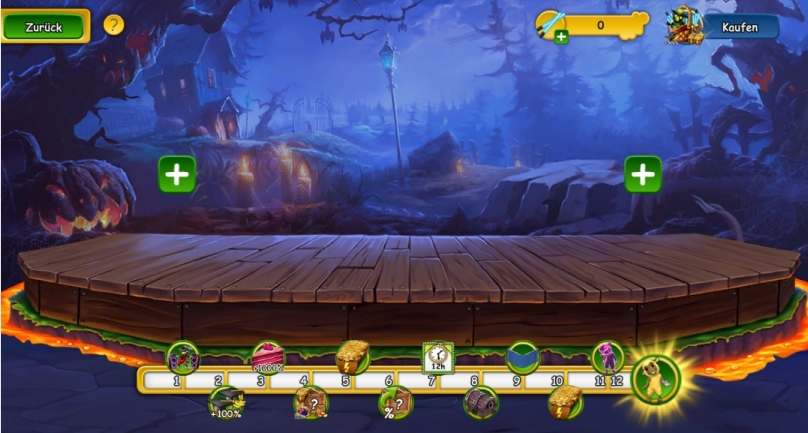
Task: Check the +100% graduation cap reward
Action: (x=226, y=402)
